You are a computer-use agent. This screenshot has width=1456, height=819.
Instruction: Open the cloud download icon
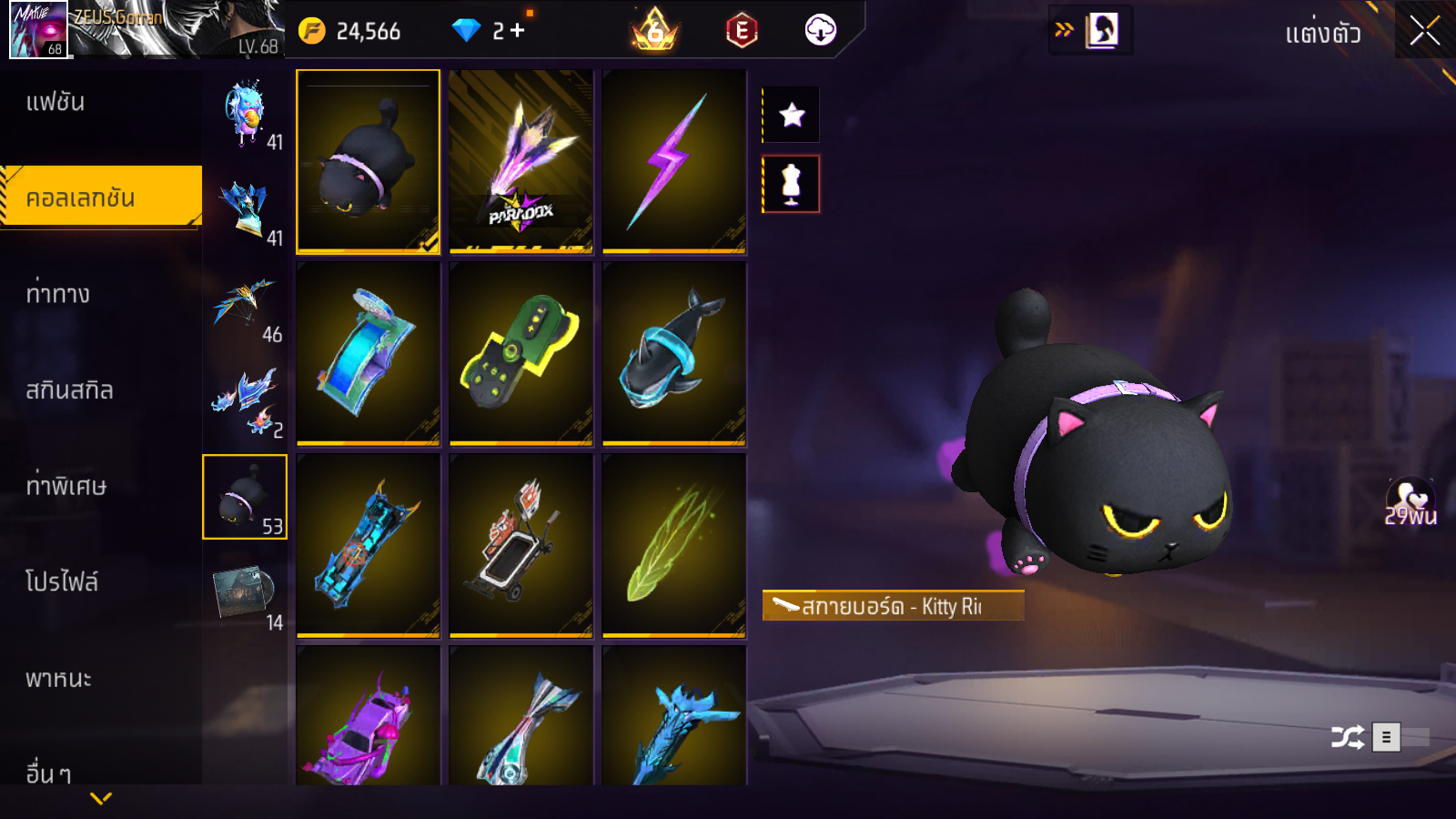click(x=820, y=31)
